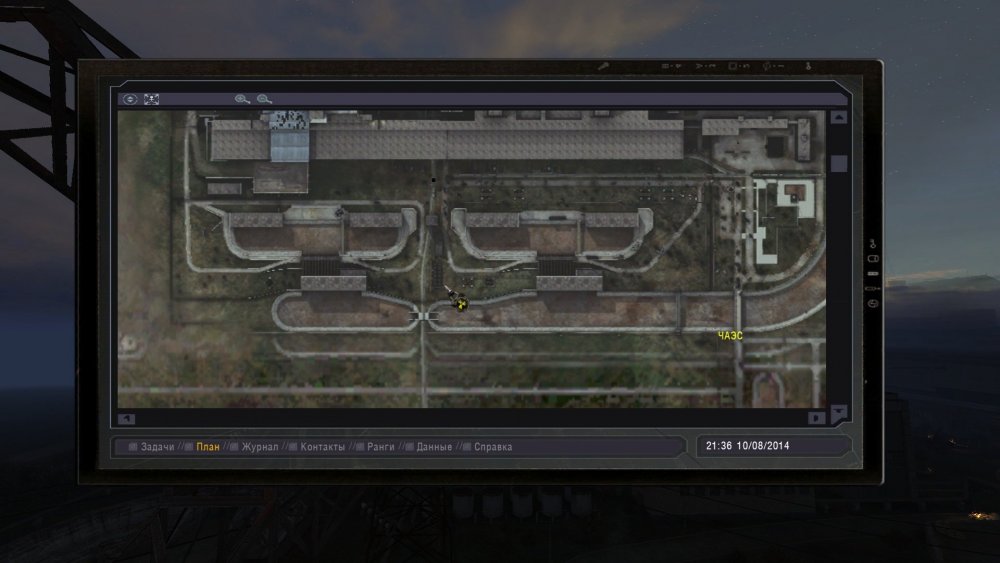Screen dimensions: 1000x563
Task: Open the Контакты tab
Action: coord(322,447)
